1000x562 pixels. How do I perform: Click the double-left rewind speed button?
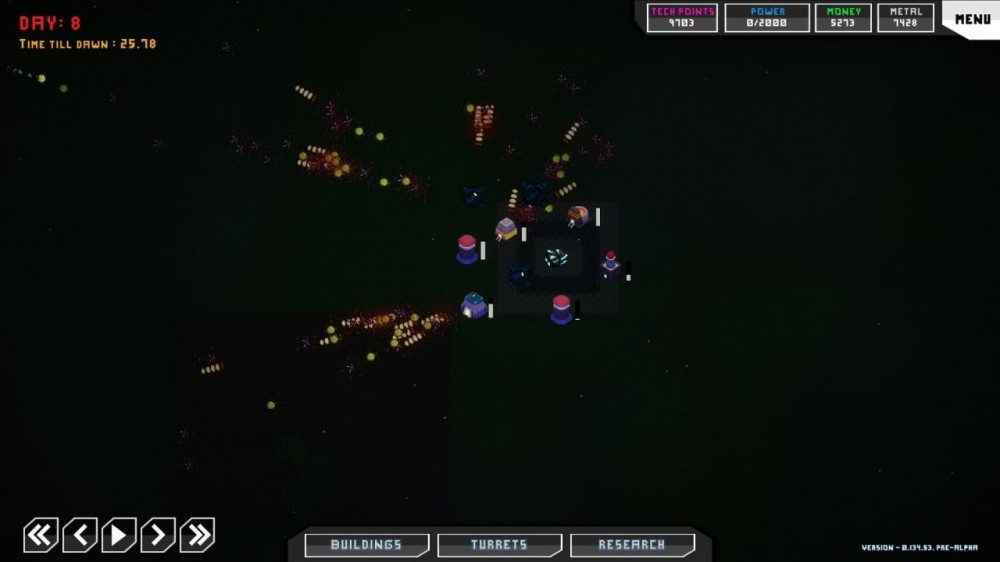click(41, 535)
